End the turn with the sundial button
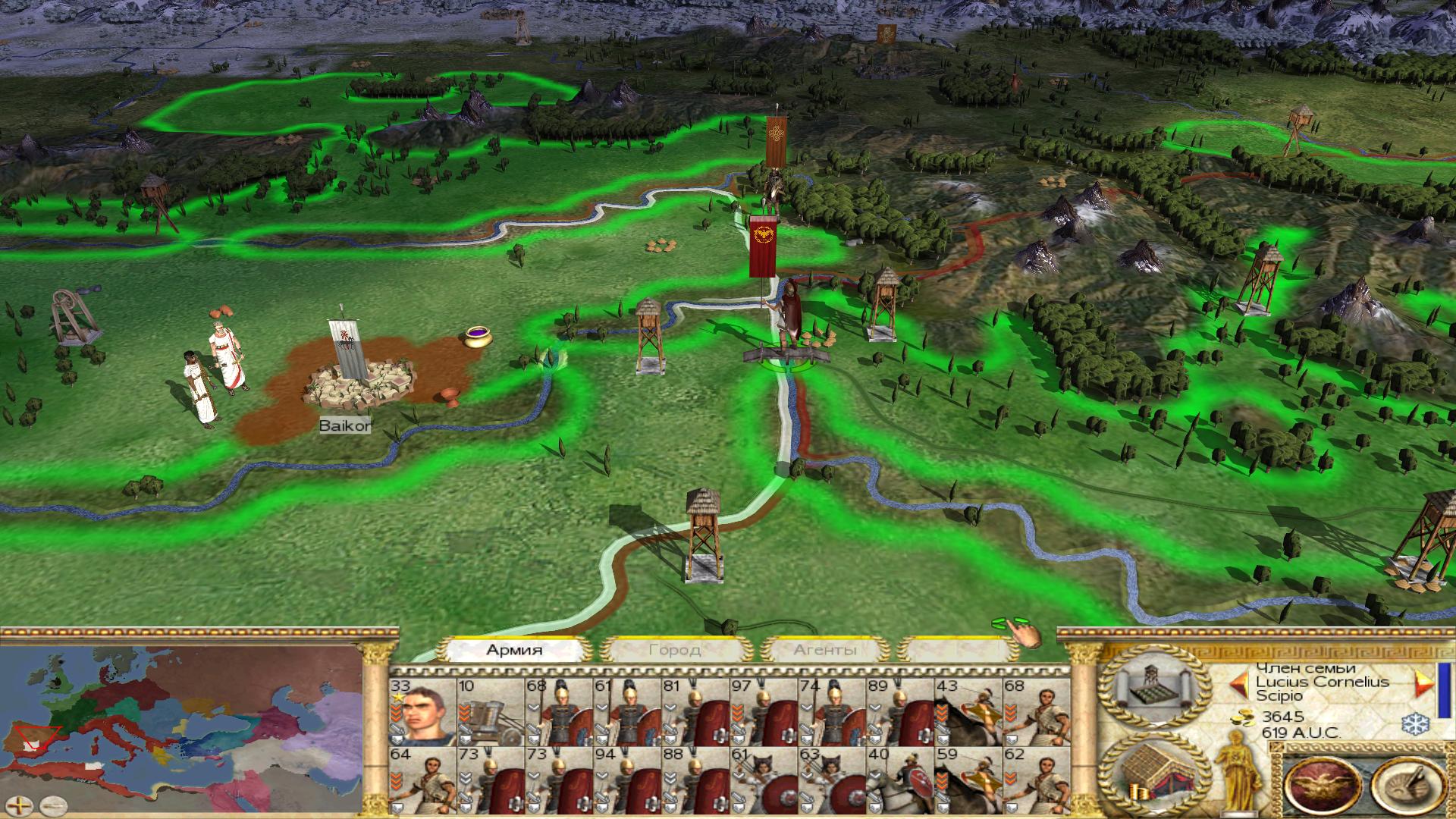This screenshot has height=819, width=1456. pyautogui.click(x=1409, y=785)
